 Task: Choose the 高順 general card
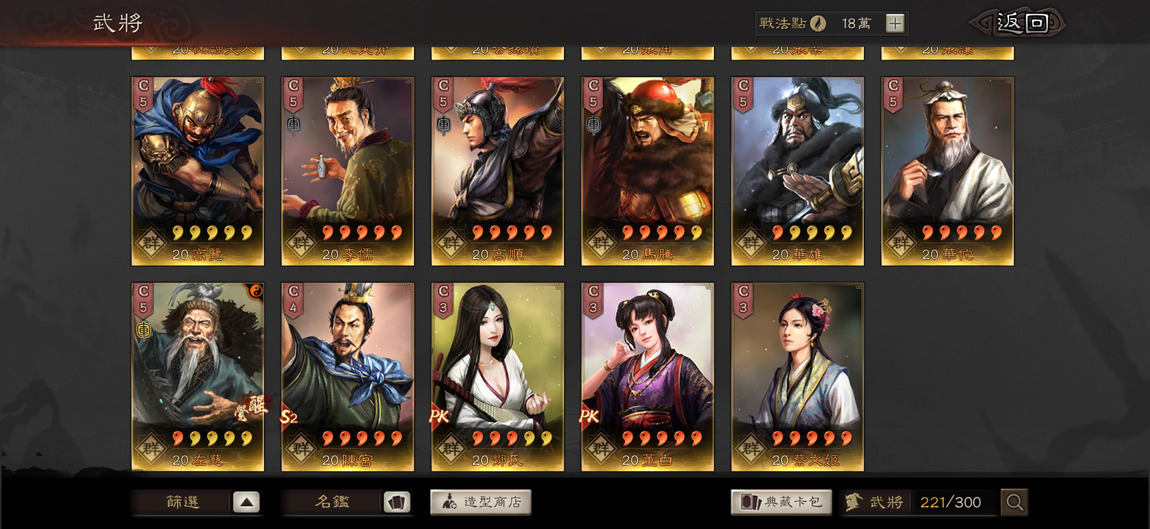(498, 171)
